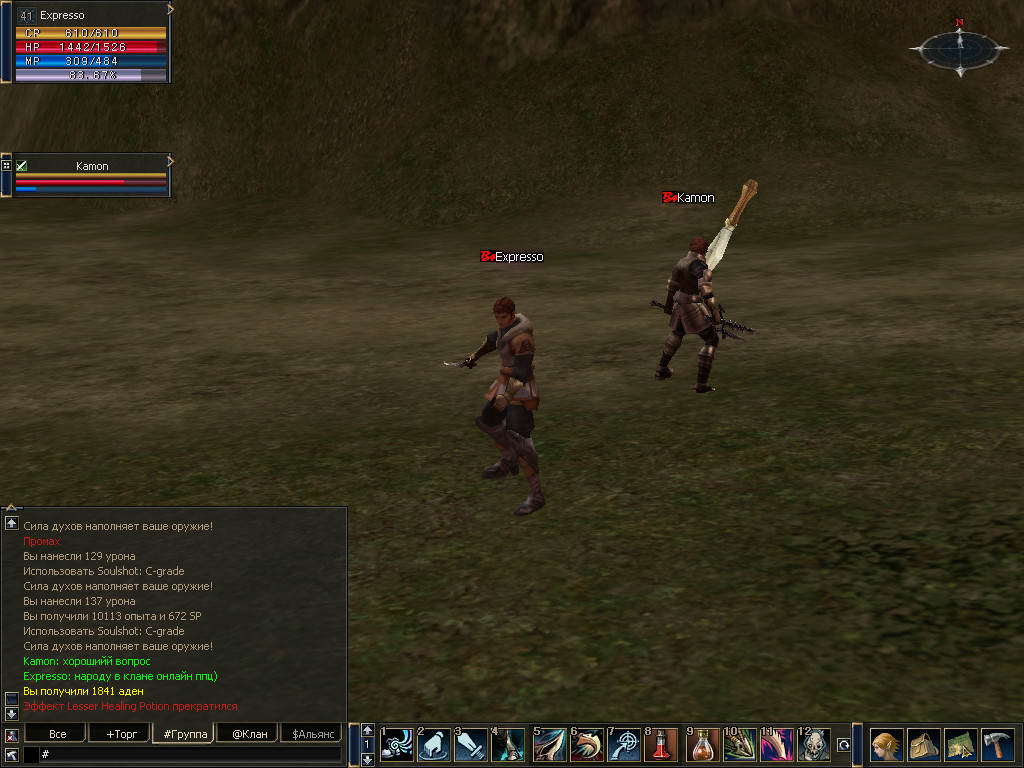This screenshot has width=1024, height=768.
Task: Use the red healing potion in slot 8
Action: point(661,745)
